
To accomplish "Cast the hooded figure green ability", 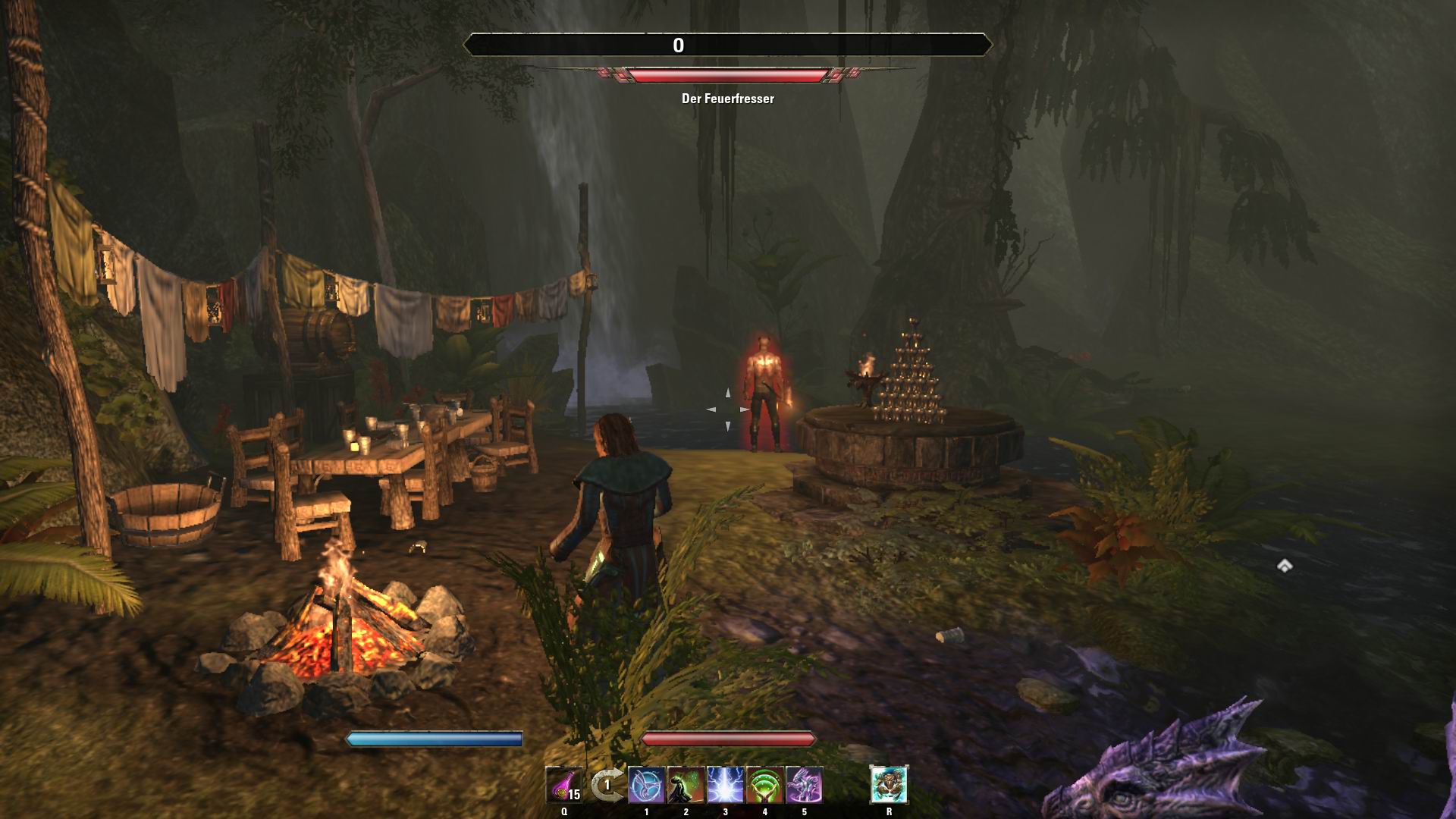I will 686,785.
